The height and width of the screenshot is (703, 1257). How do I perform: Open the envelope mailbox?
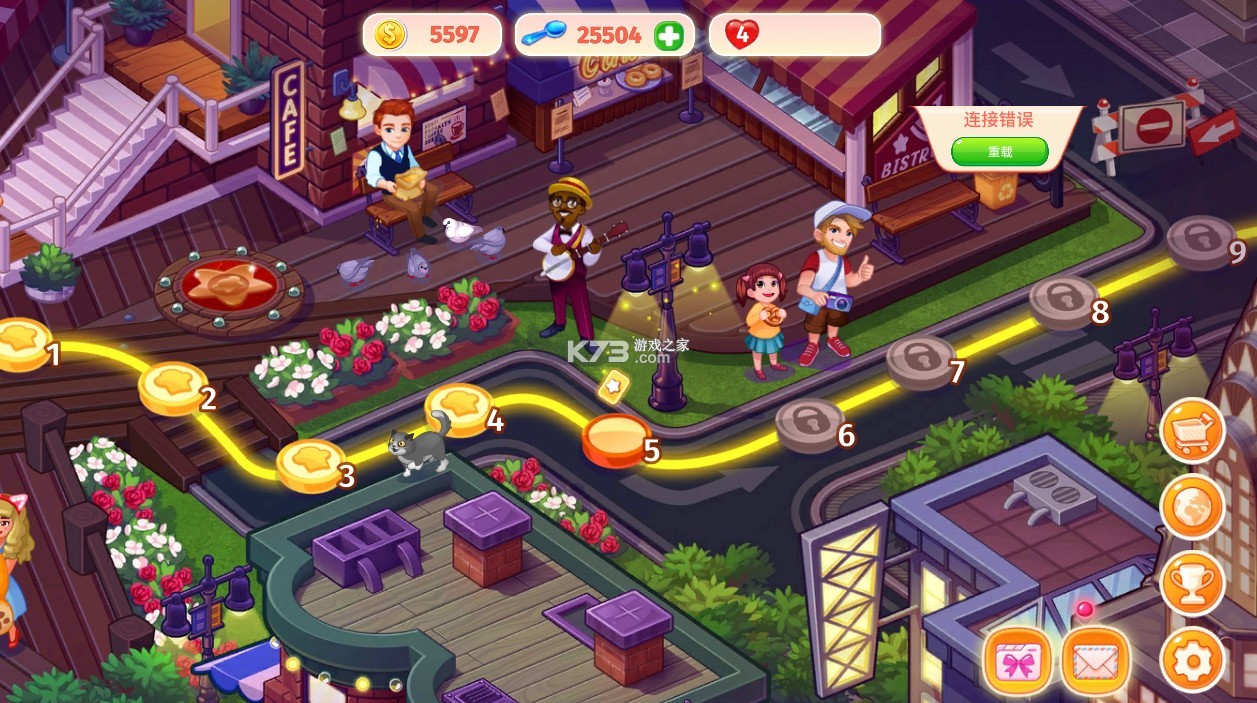1096,661
